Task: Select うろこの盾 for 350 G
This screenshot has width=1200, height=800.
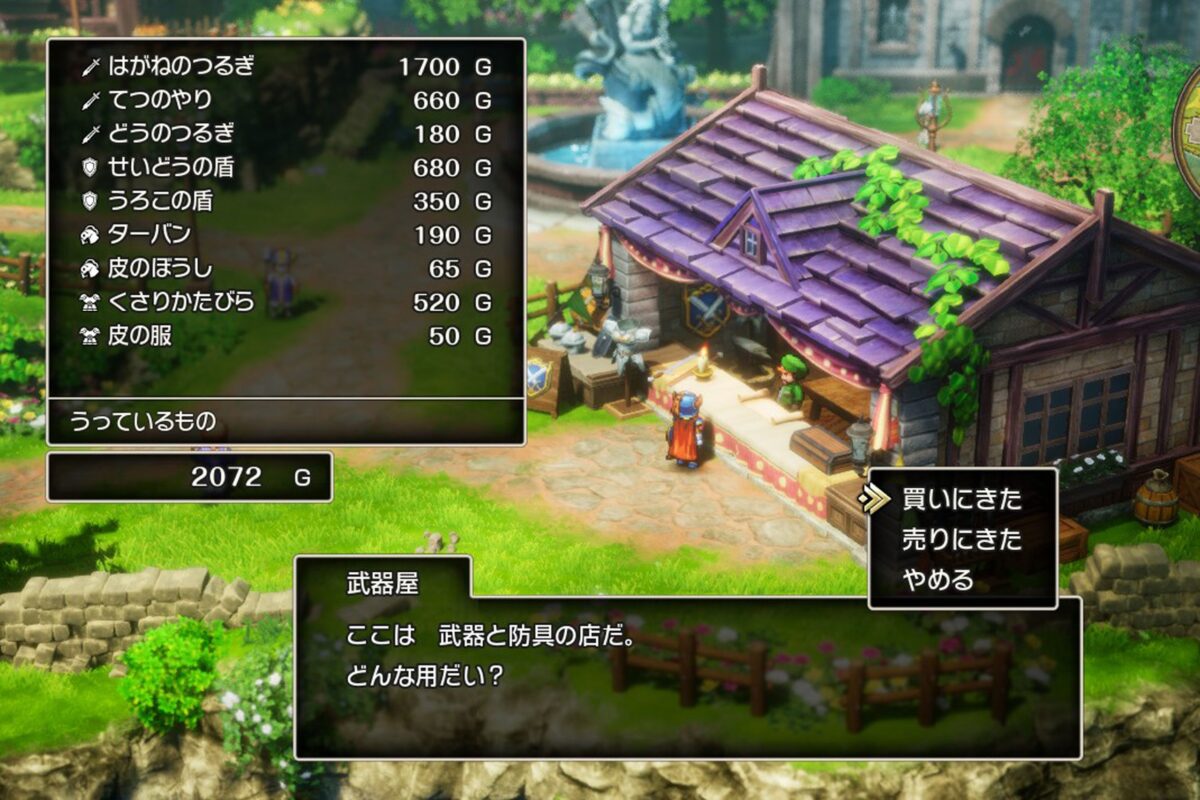Action: pyautogui.click(x=285, y=201)
